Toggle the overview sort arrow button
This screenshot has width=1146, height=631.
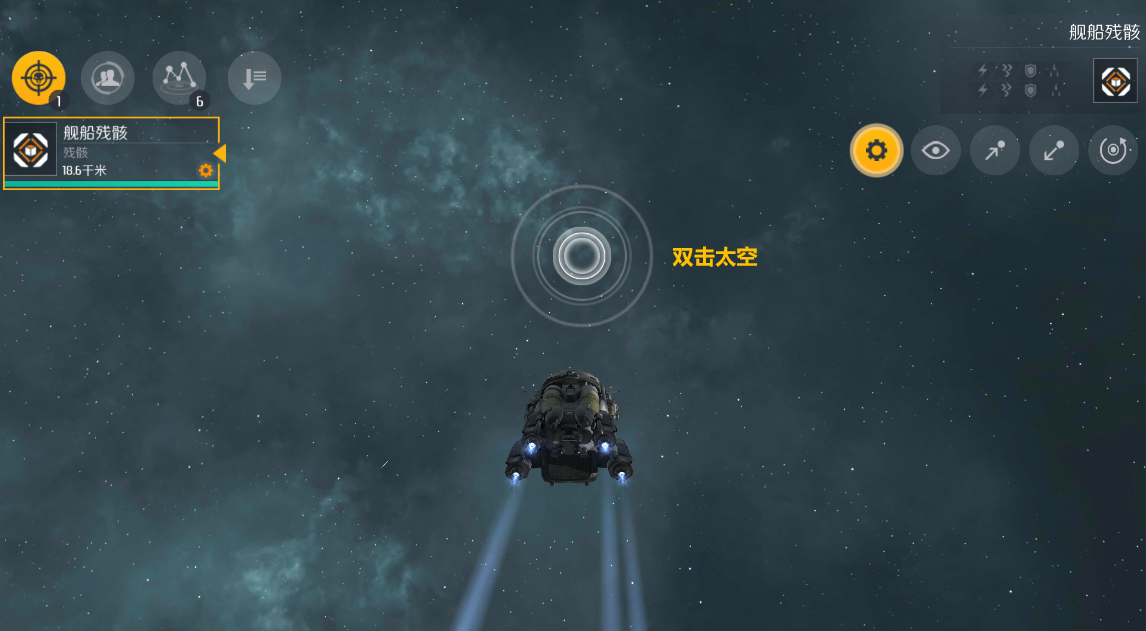[x=254, y=77]
